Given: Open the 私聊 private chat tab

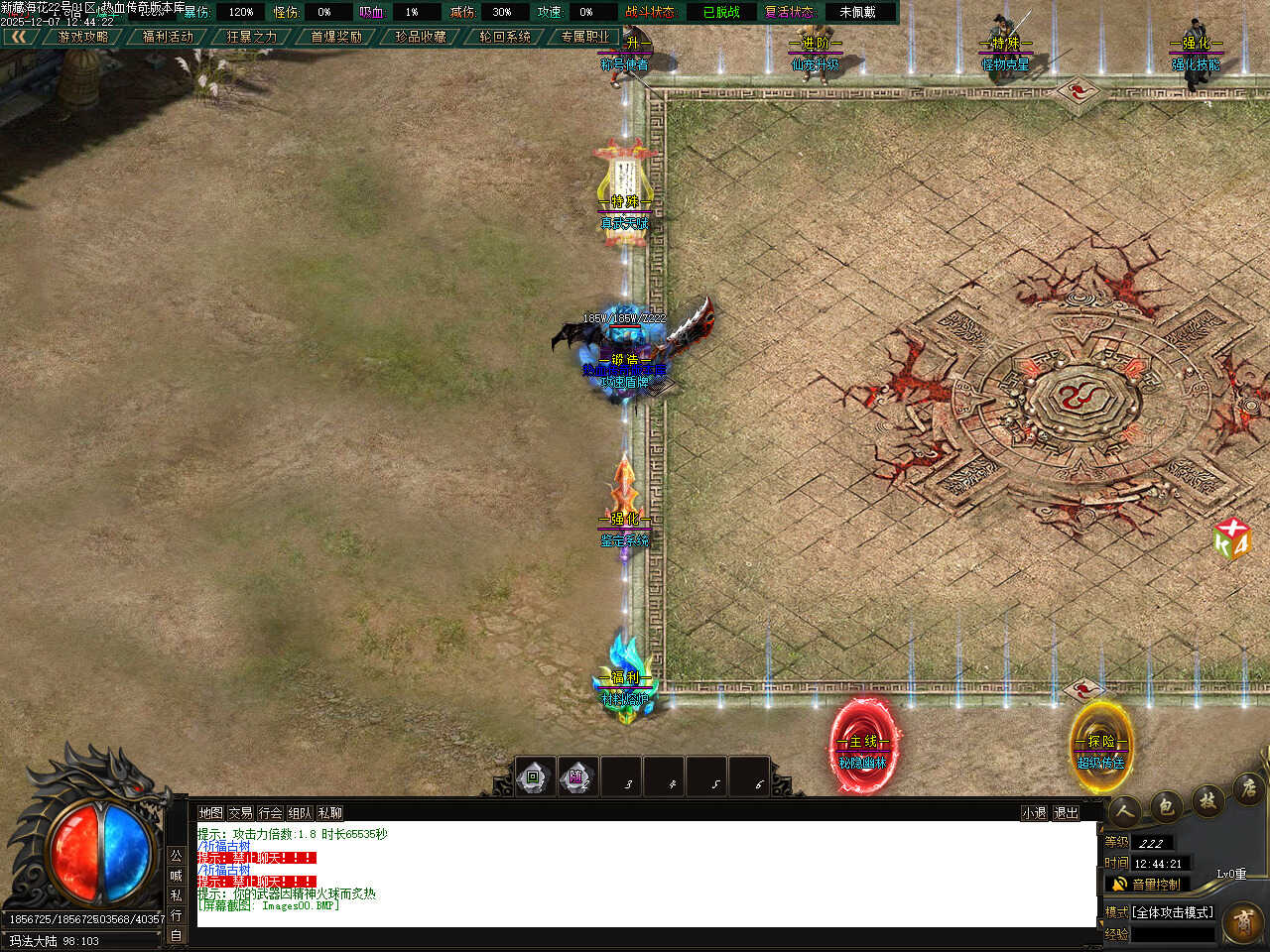Looking at the screenshot, I should [329, 812].
